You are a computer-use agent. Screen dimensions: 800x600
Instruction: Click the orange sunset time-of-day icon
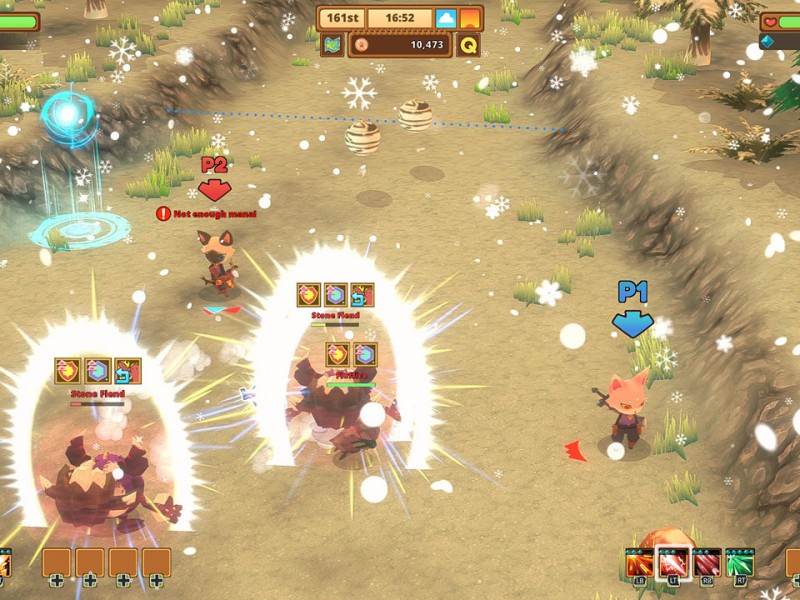tap(470, 18)
